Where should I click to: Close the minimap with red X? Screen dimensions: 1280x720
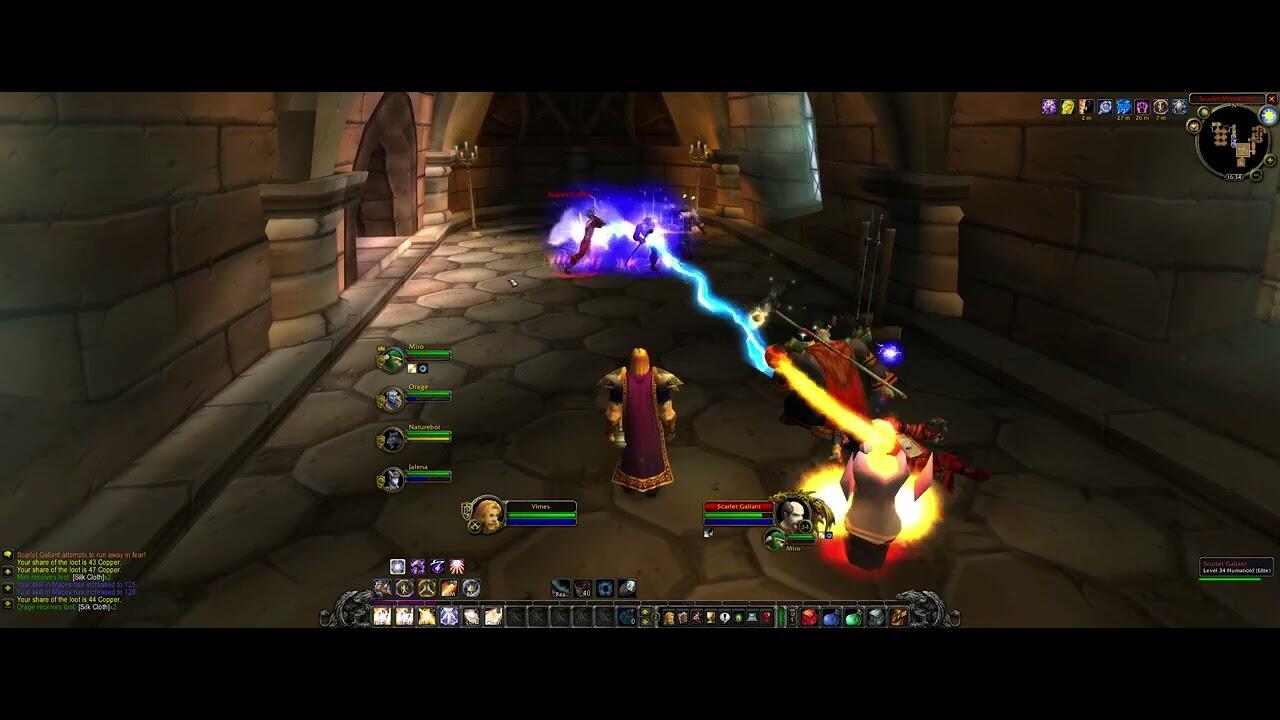(1272, 99)
